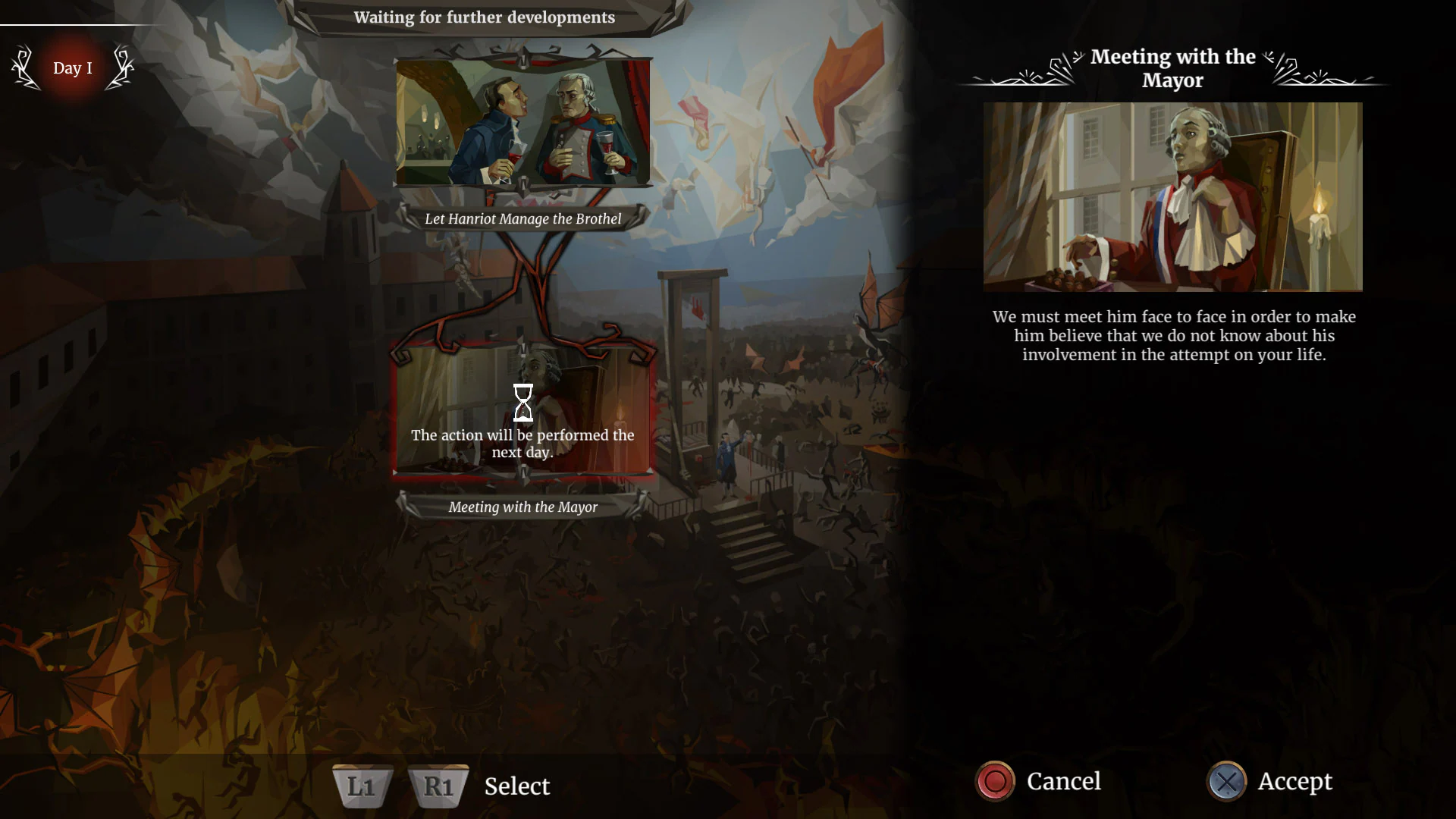Click the Meeting with the Mayor banner label
The height and width of the screenshot is (819, 1456).
[x=522, y=507]
